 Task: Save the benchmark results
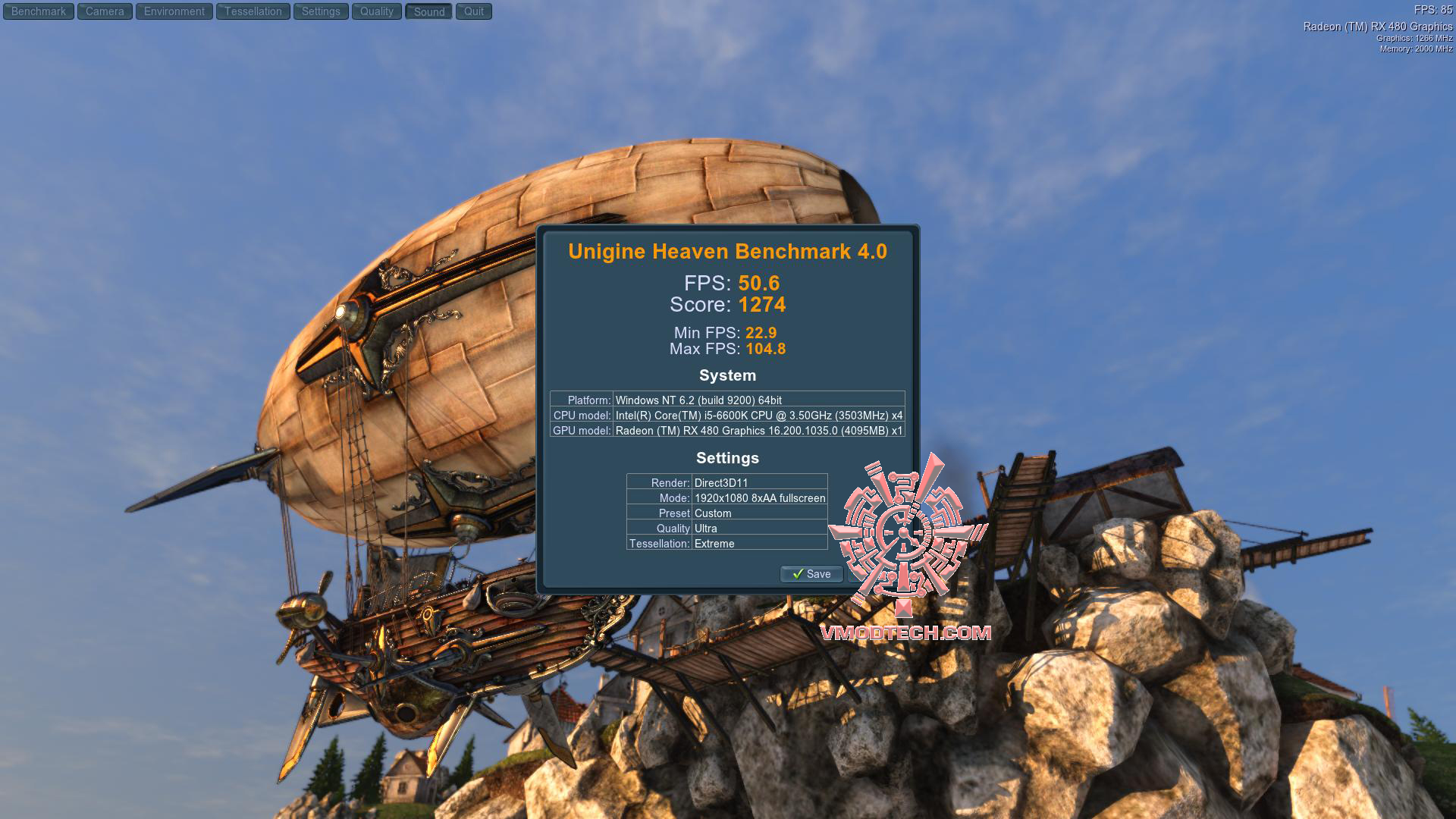coord(811,574)
